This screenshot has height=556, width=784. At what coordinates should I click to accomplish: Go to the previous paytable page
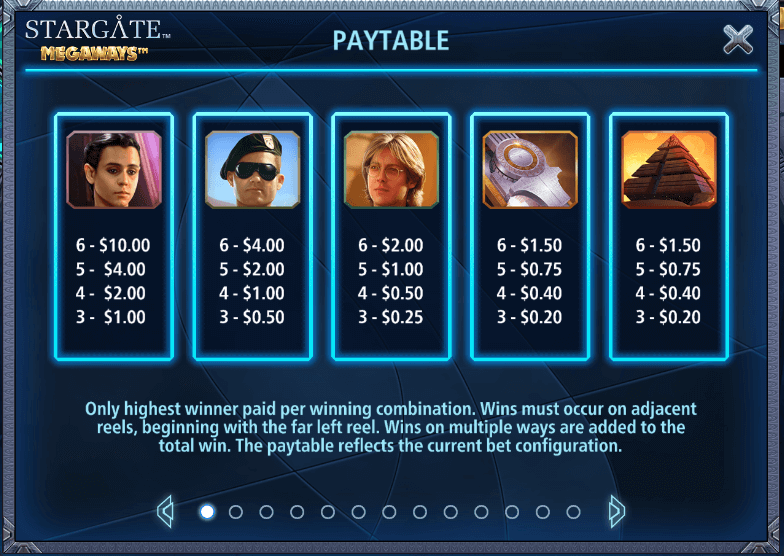click(166, 512)
